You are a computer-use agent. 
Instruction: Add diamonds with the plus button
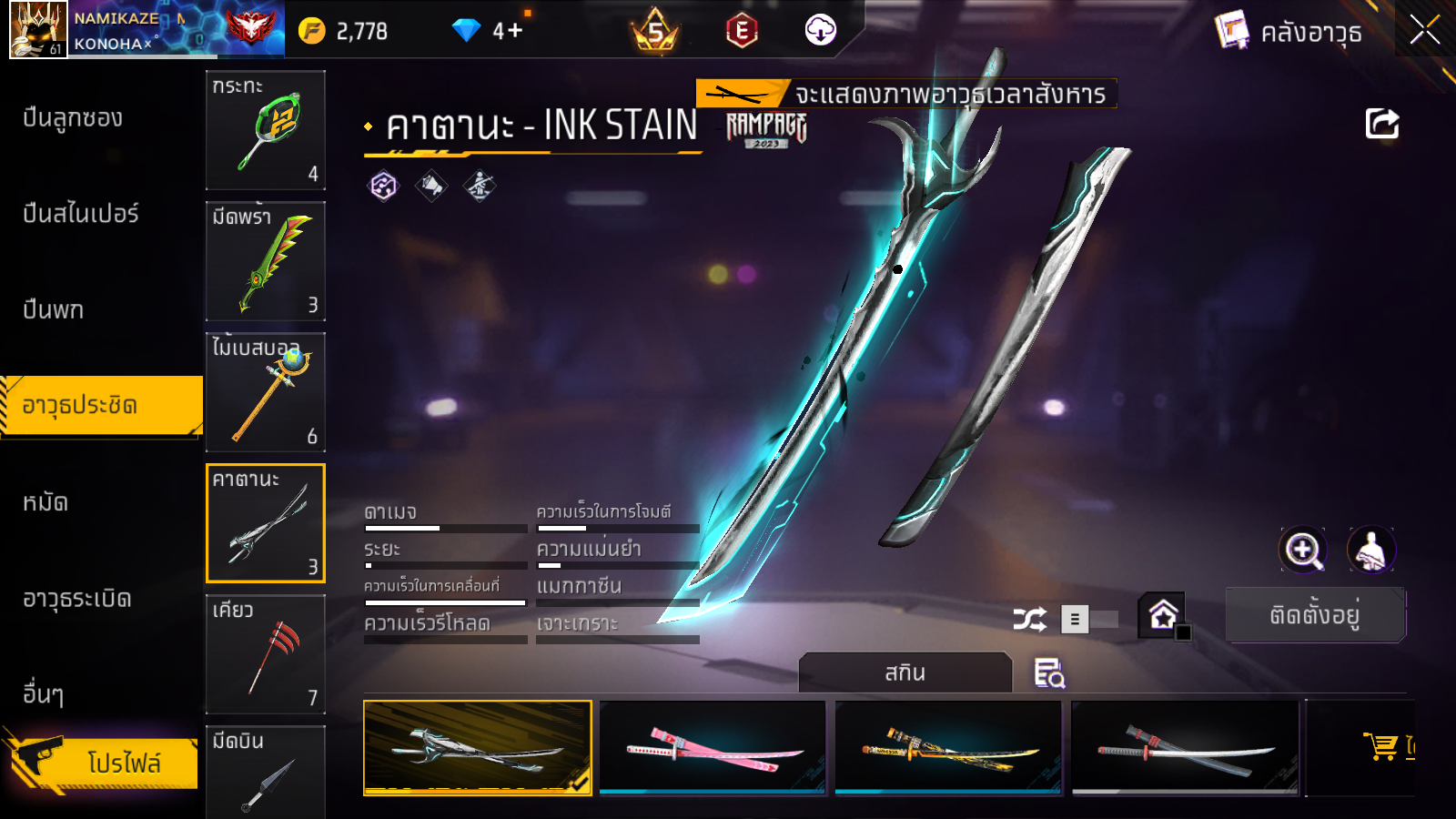coord(515,31)
